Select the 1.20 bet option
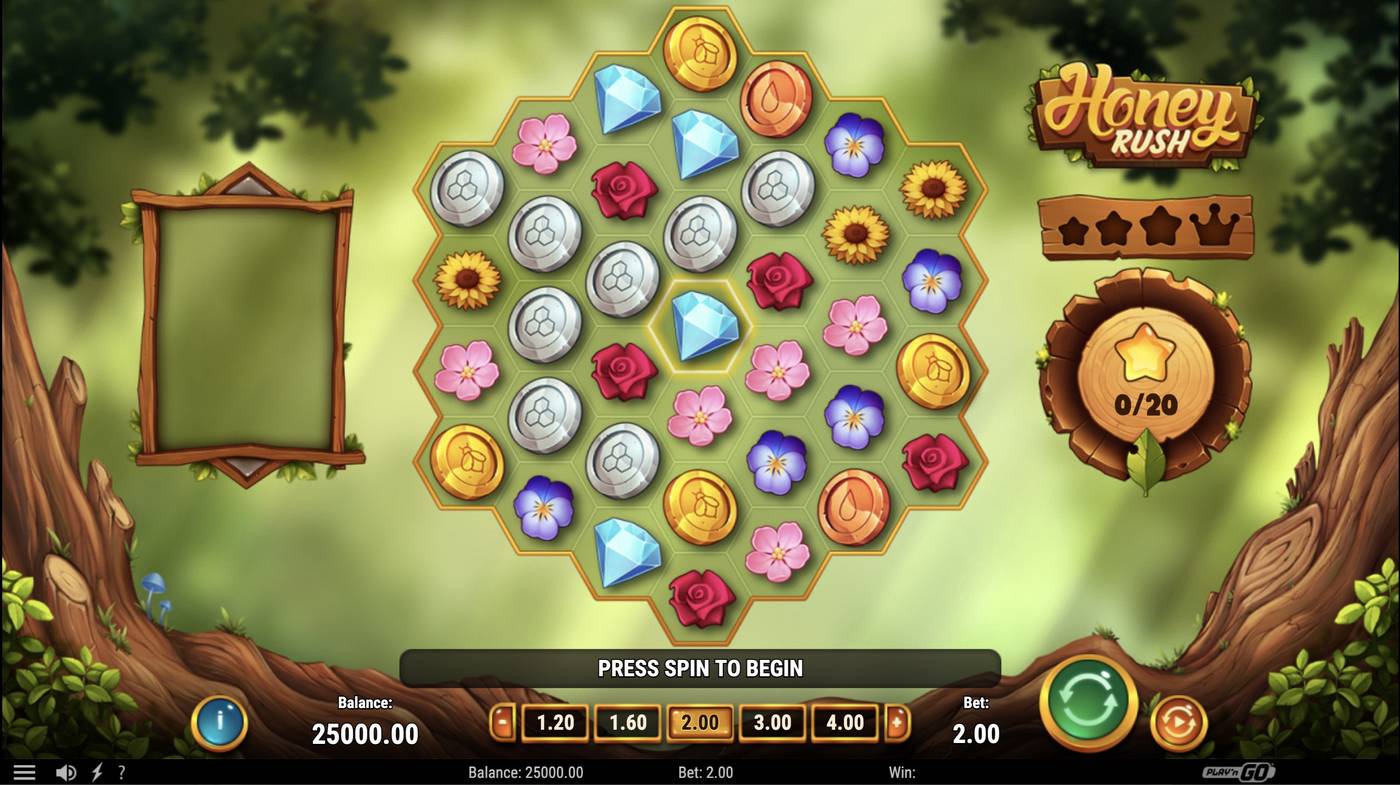Image resolution: width=1400 pixels, height=785 pixels. pyautogui.click(x=553, y=721)
